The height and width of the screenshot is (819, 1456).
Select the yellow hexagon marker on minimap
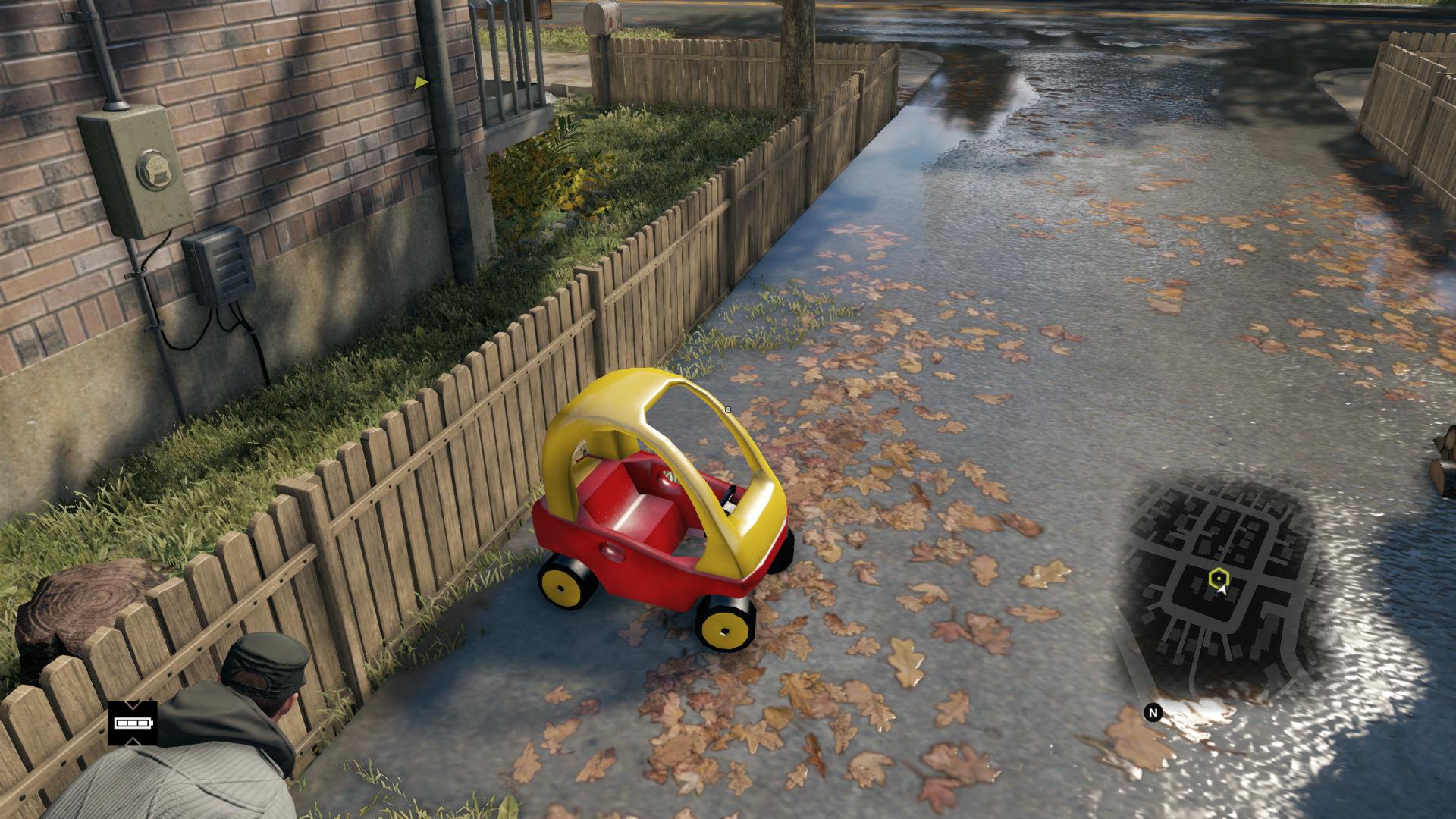coord(1218,578)
